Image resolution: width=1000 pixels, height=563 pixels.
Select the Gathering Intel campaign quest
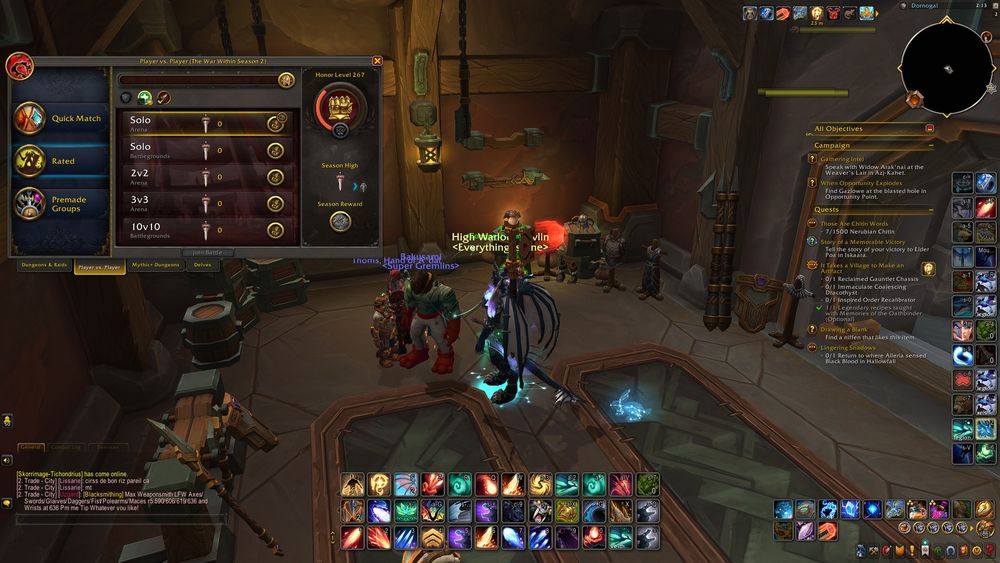point(841,159)
